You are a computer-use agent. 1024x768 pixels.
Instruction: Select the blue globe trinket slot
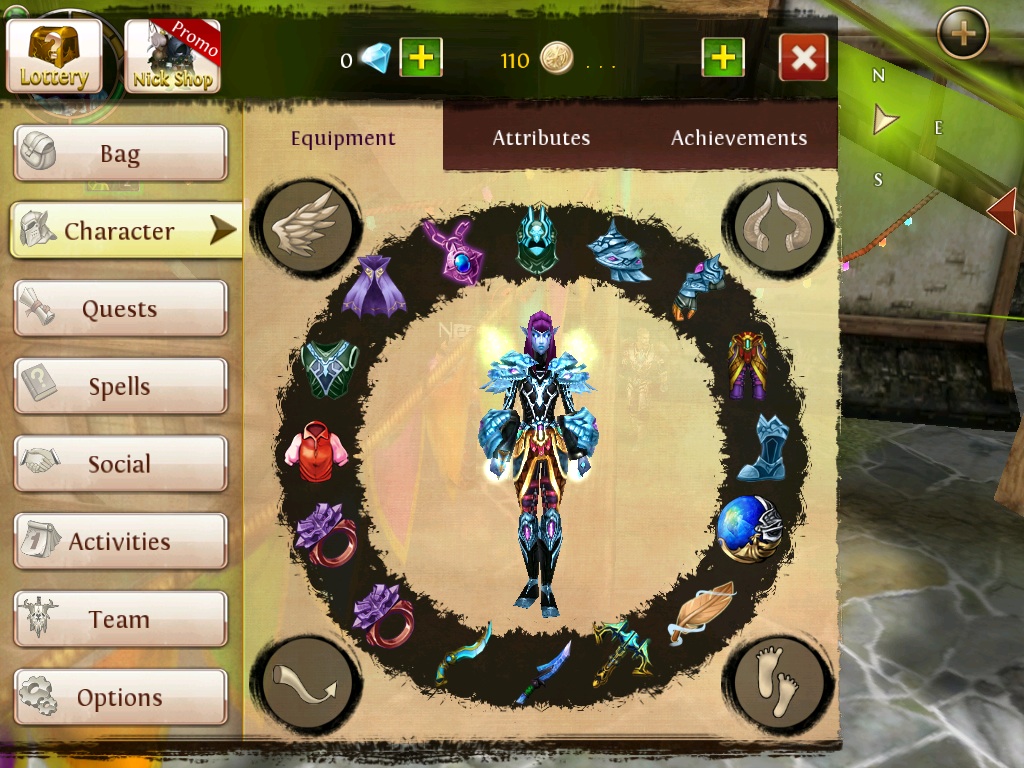coord(748,528)
